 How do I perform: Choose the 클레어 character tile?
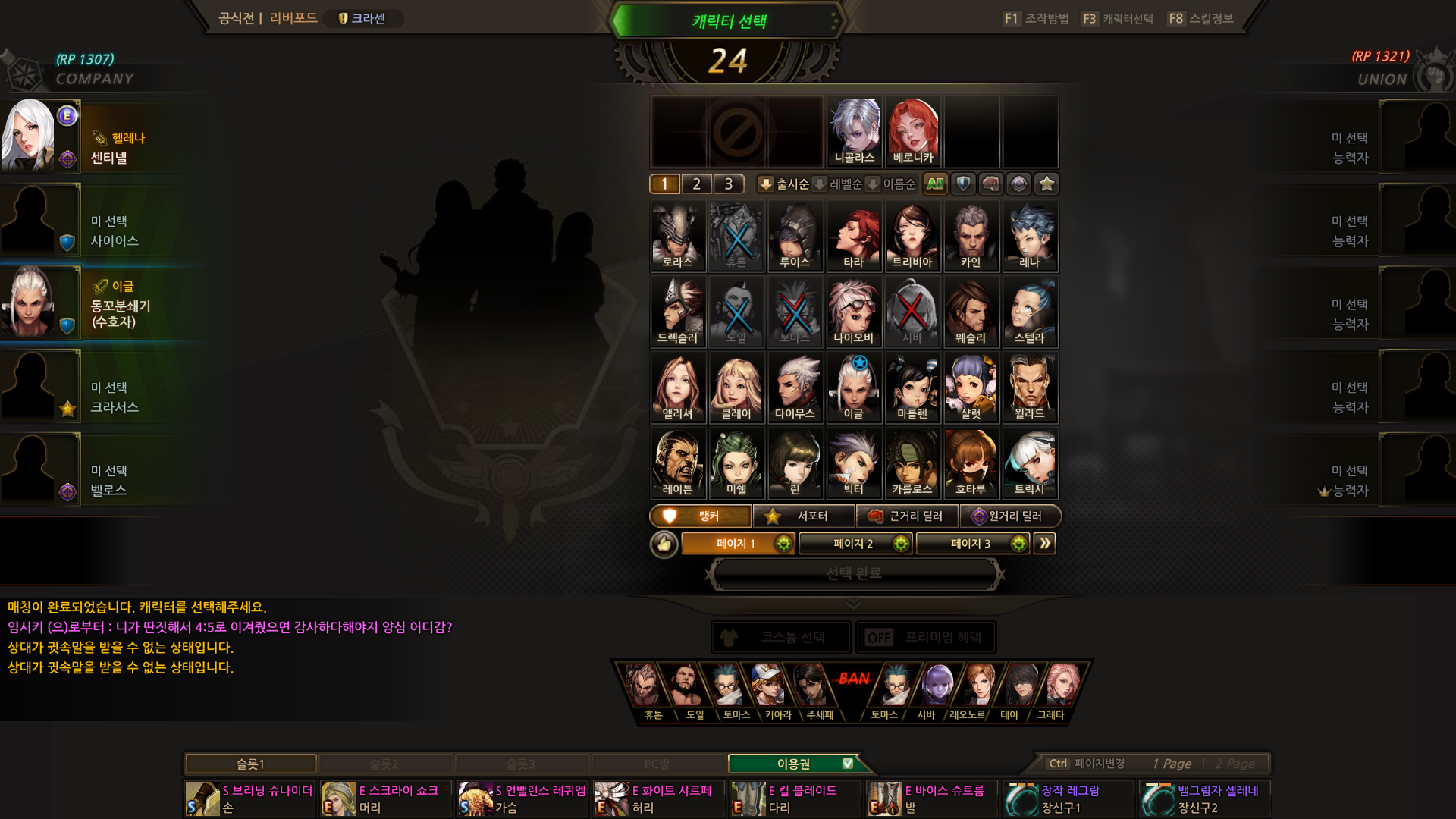pyautogui.click(x=736, y=388)
